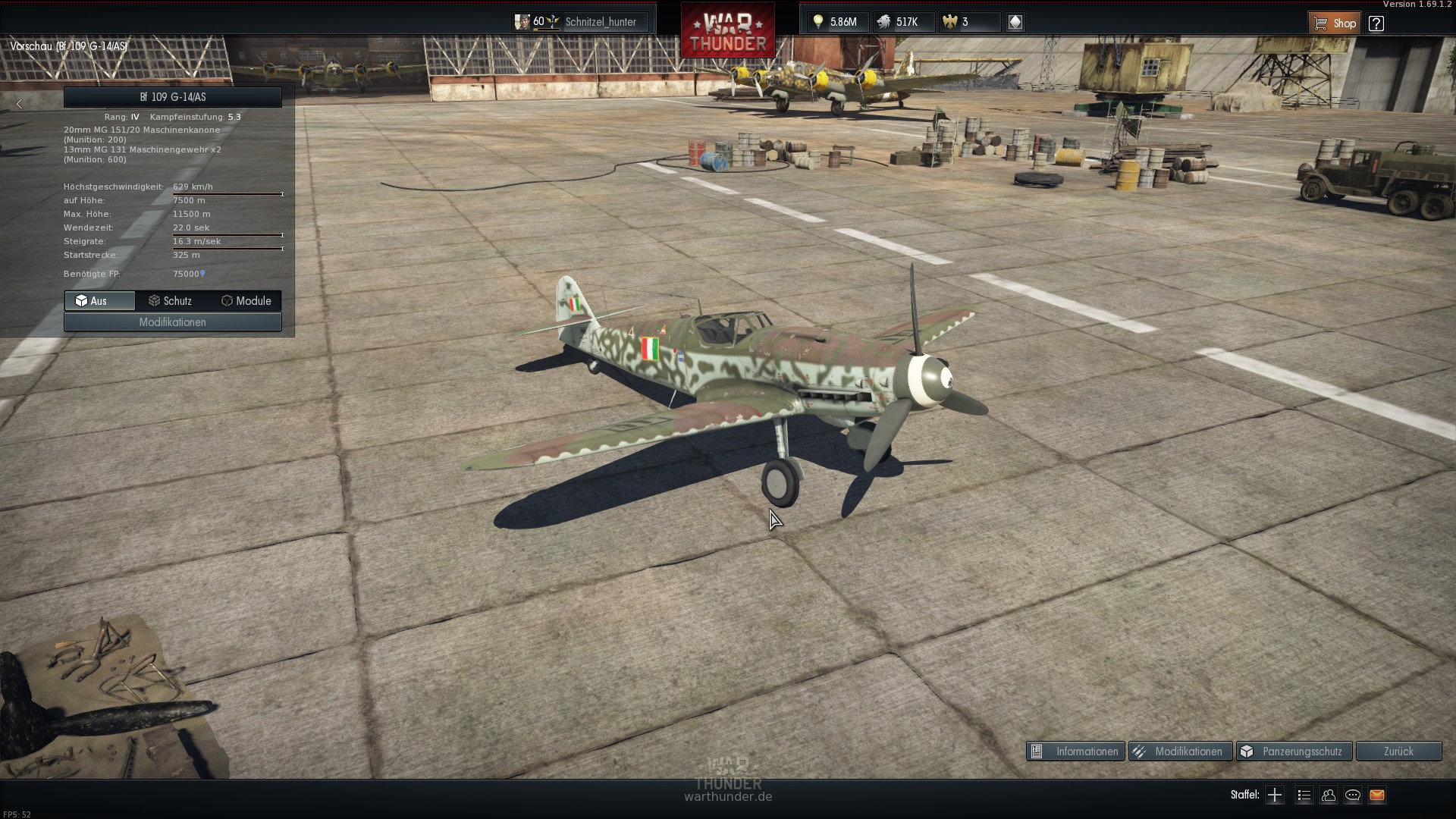This screenshot has width=1456, height=819.
Task: Open the orange mail envelope
Action: 1377,795
